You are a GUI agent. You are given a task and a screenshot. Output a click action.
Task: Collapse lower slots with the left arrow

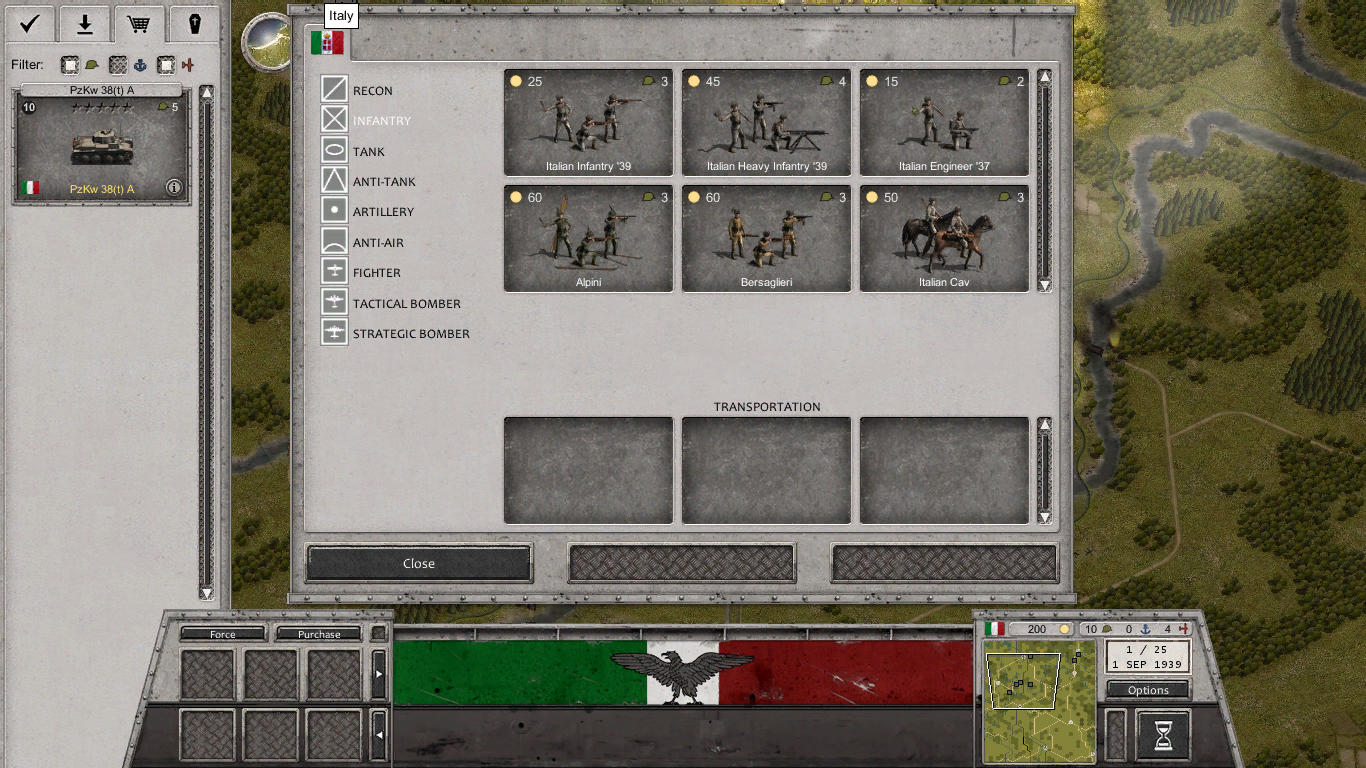[x=377, y=732]
